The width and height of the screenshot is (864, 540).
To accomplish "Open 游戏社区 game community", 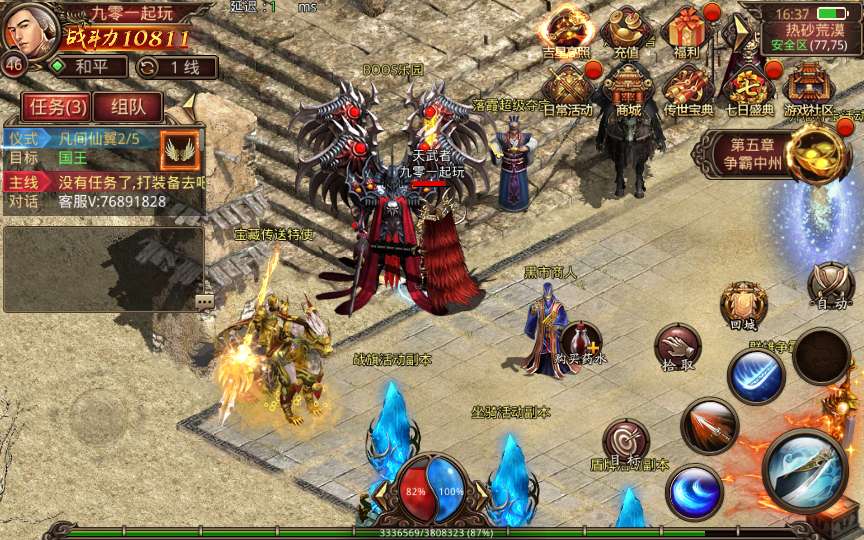I will tap(808, 88).
